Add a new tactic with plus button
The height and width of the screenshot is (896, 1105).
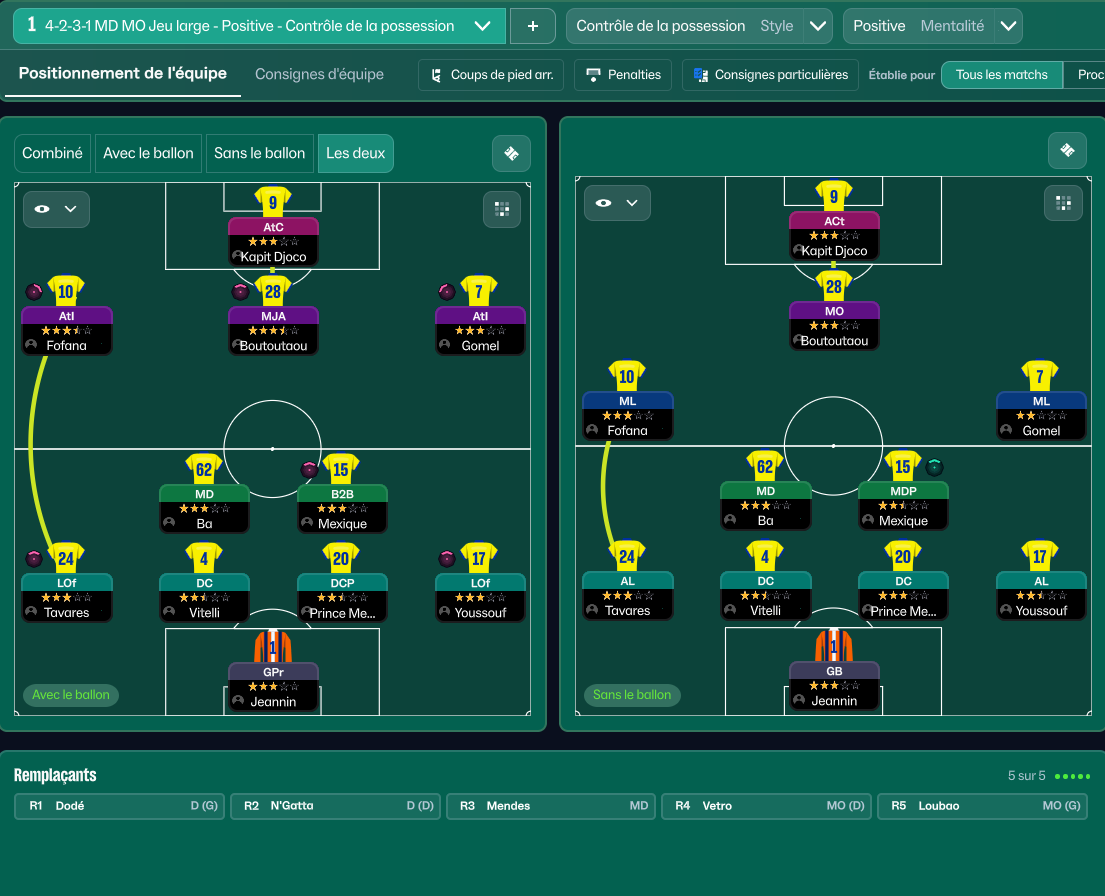click(533, 26)
